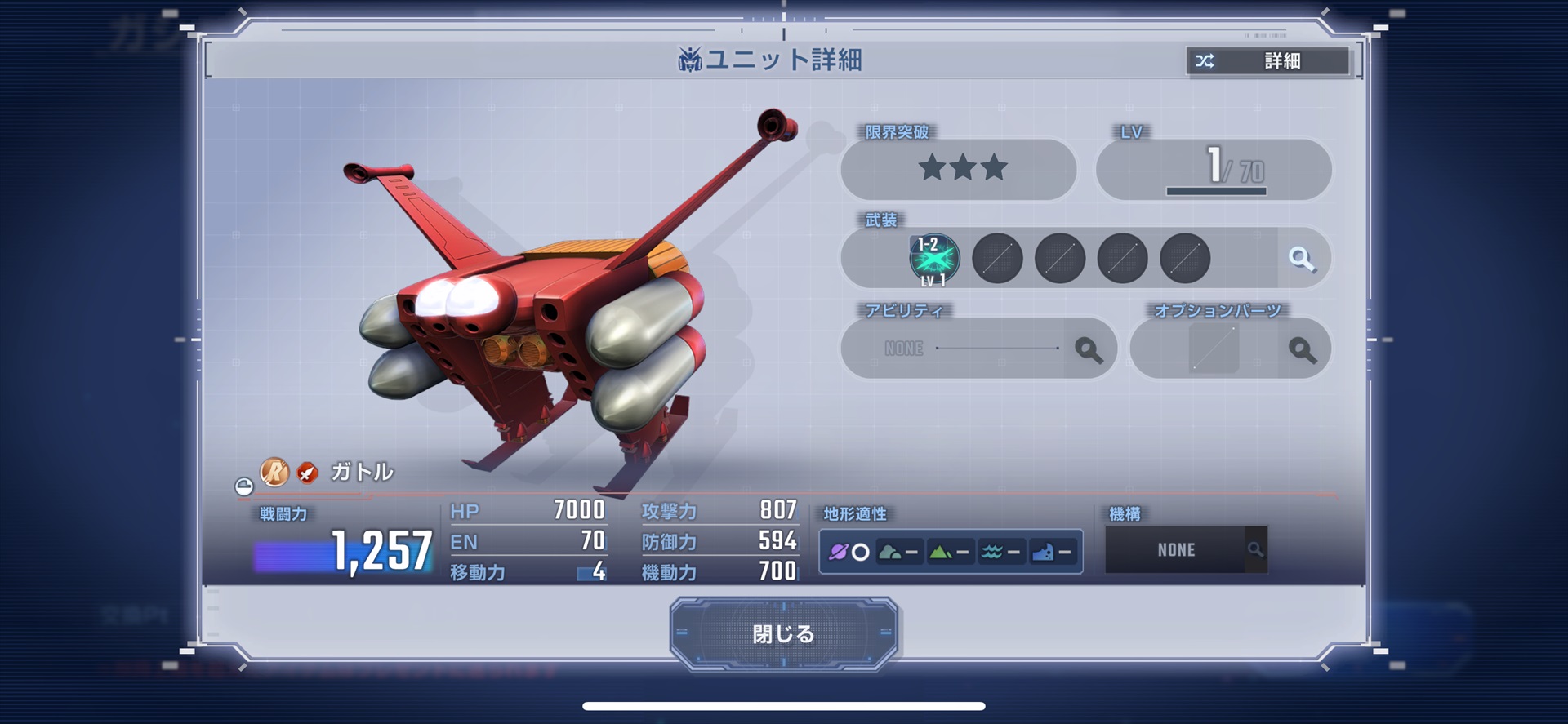This screenshot has height=724, width=1568.
Task: Tap the 地形適性 terrain aptitude panel
Action: click(951, 552)
